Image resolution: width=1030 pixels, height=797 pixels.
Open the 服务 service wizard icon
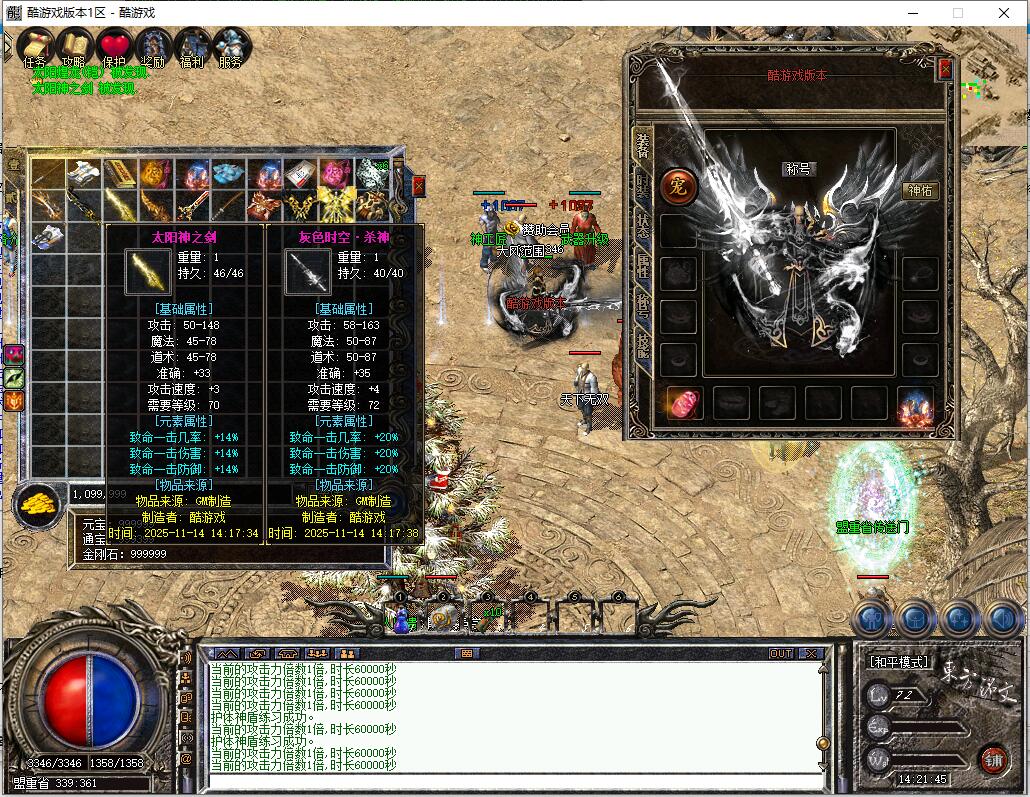230,46
